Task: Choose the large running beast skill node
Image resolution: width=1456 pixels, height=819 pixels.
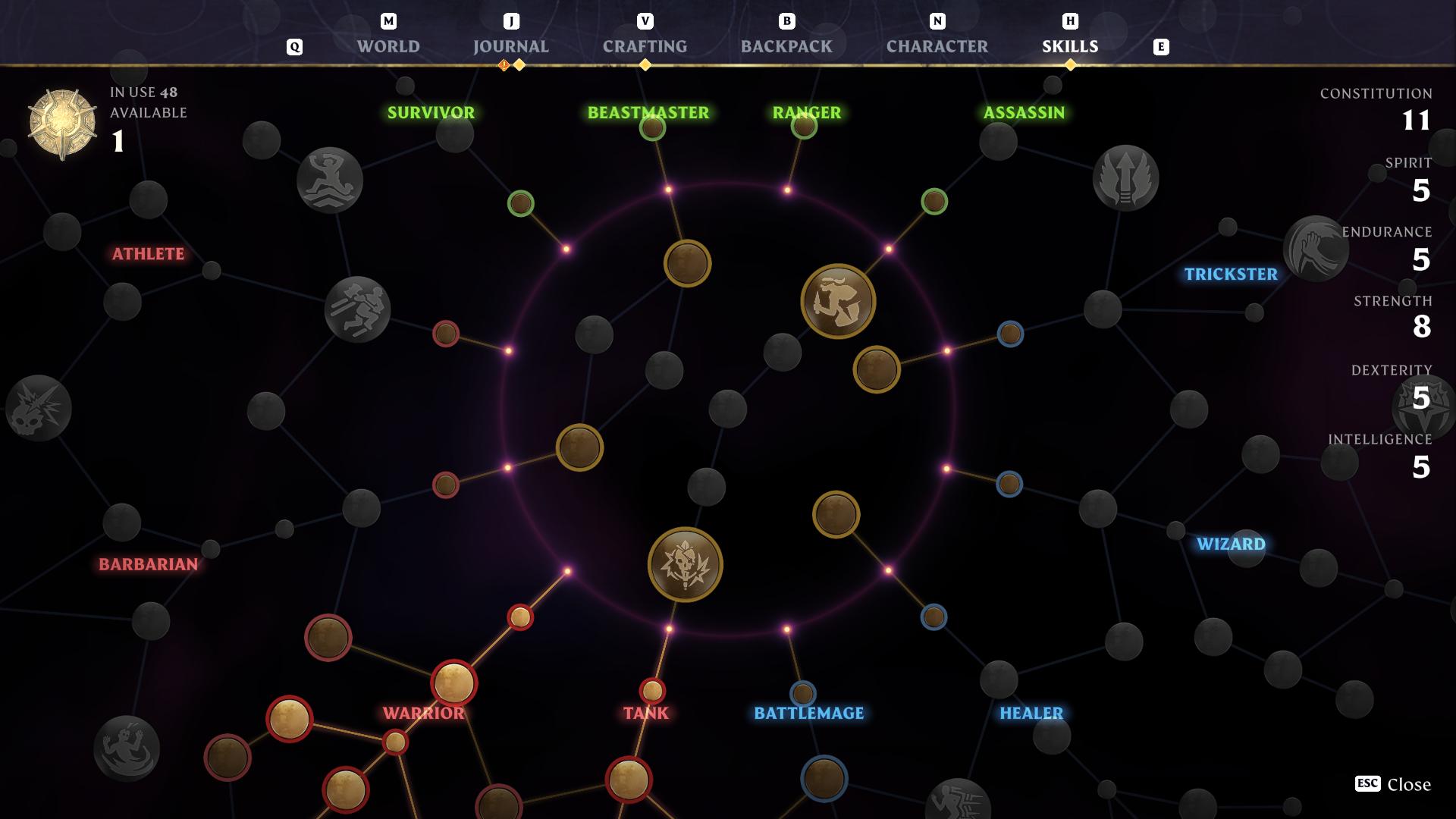Action: [x=838, y=301]
